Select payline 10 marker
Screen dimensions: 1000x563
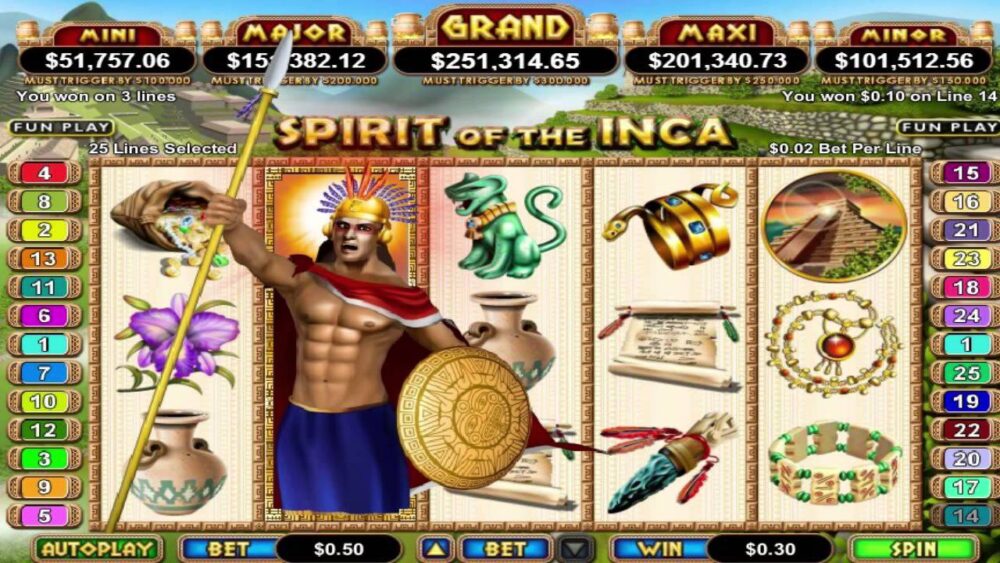tap(44, 402)
